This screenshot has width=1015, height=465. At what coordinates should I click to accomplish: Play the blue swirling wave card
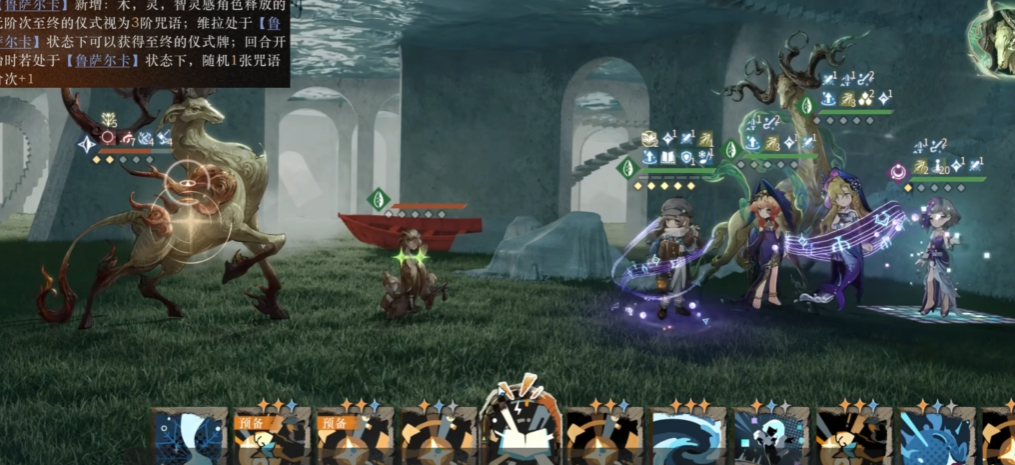[688, 437]
